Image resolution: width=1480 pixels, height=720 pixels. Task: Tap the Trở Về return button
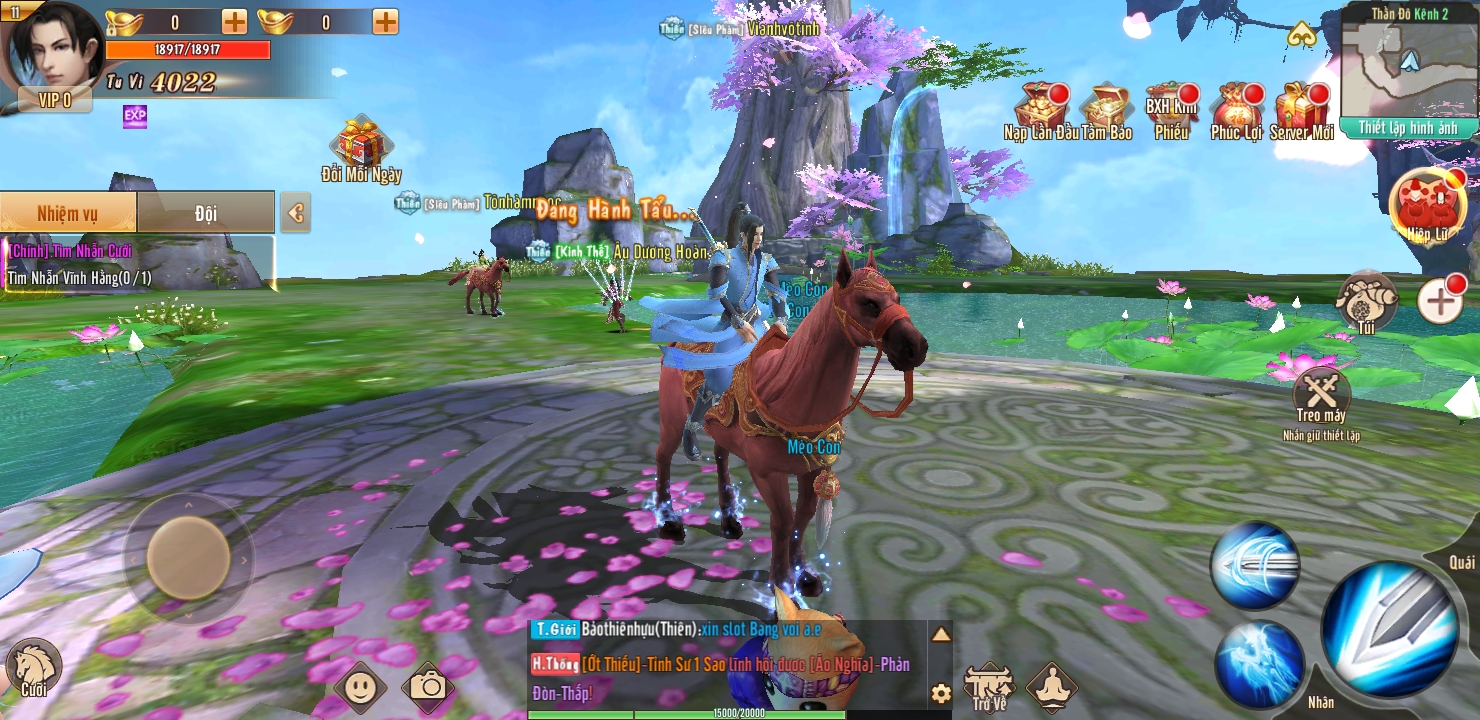(988, 684)
